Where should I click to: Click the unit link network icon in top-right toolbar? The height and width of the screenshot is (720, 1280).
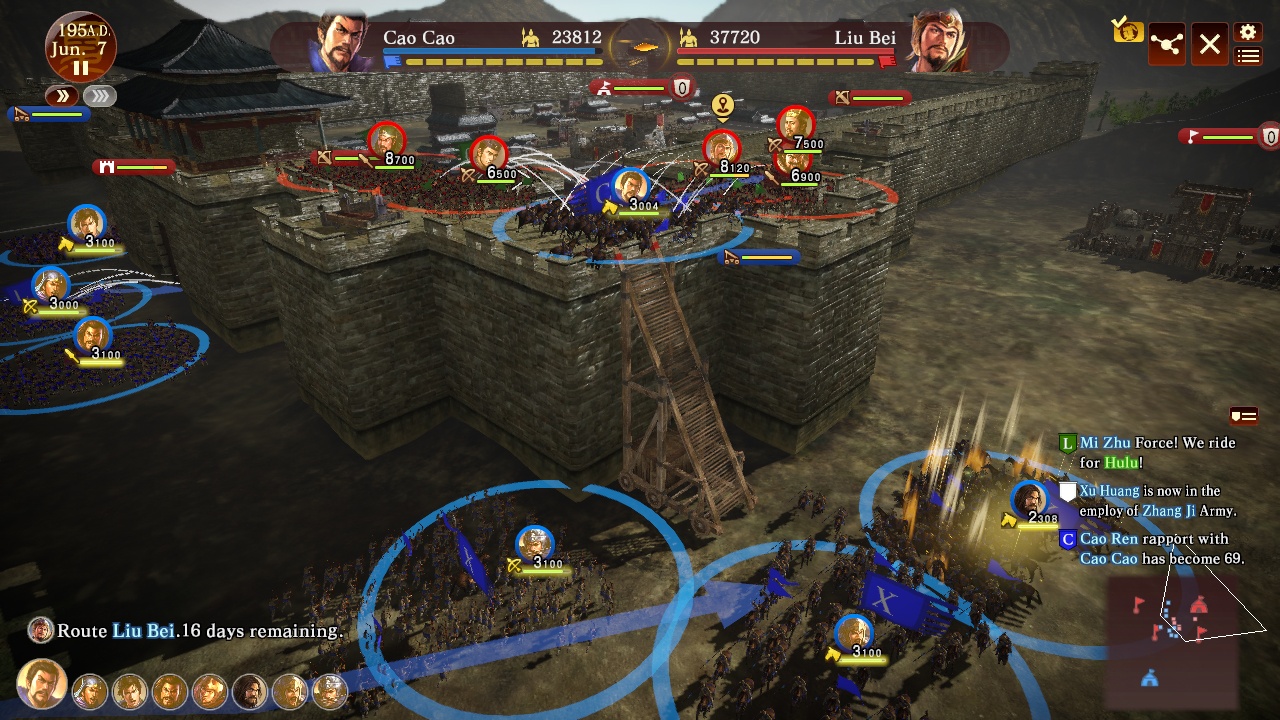(x=1166, y=44)
